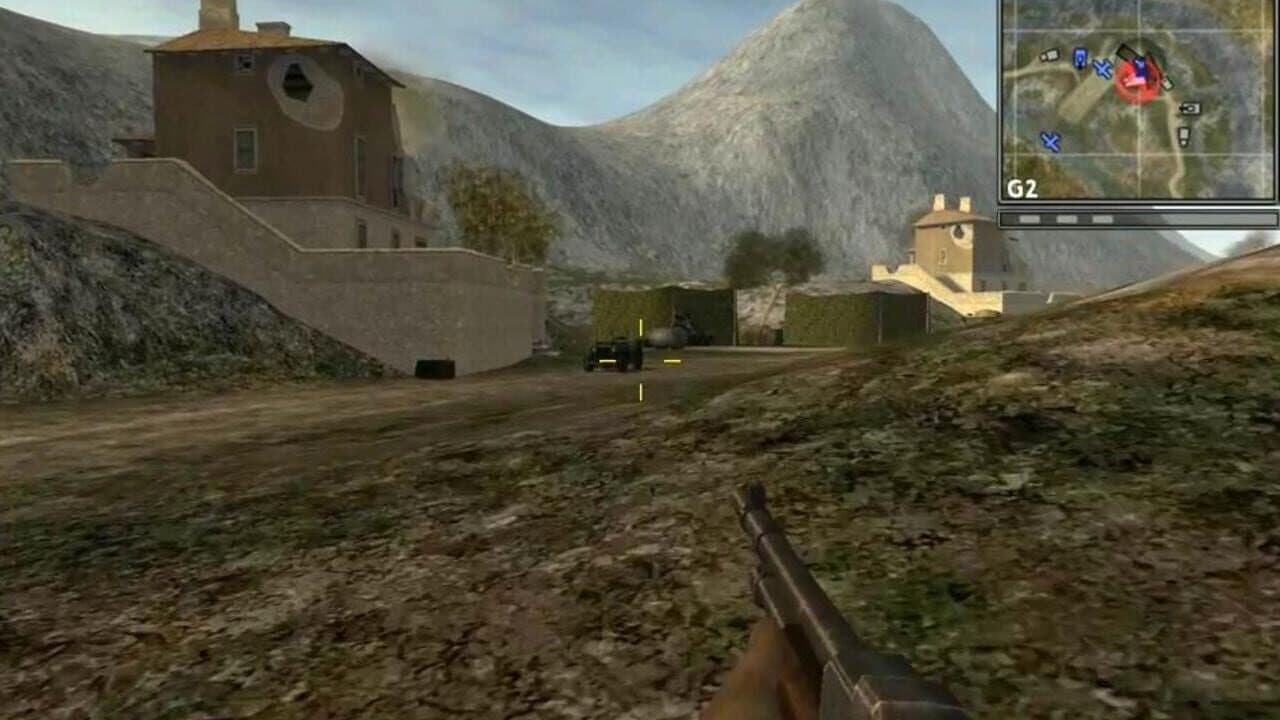
Task: Select the jeep vehicle icon on the minimap
Action: [x=1052, y=55]
